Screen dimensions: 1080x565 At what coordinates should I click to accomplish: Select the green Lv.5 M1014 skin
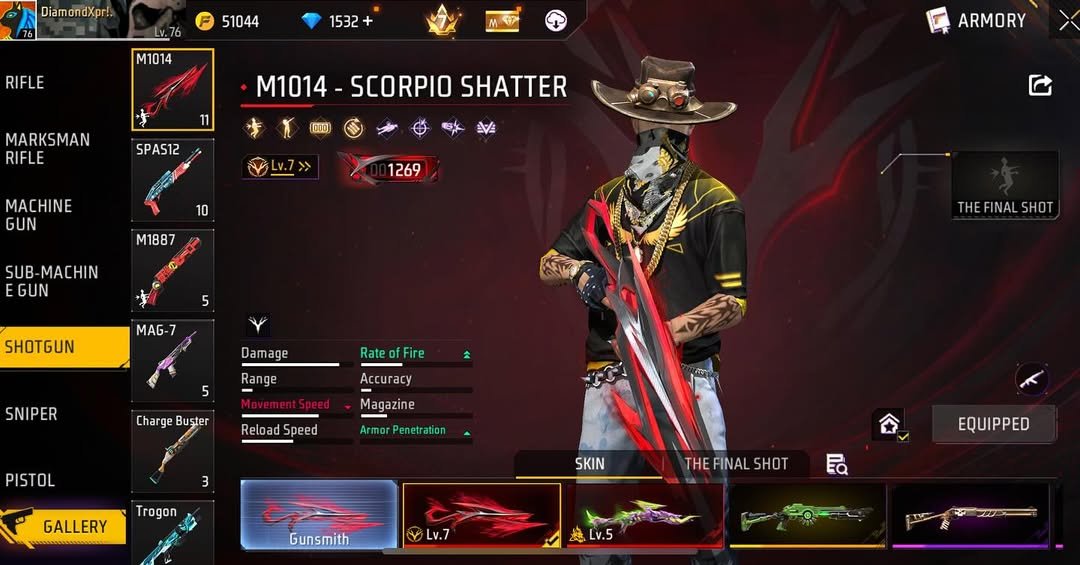pos(645,515)
